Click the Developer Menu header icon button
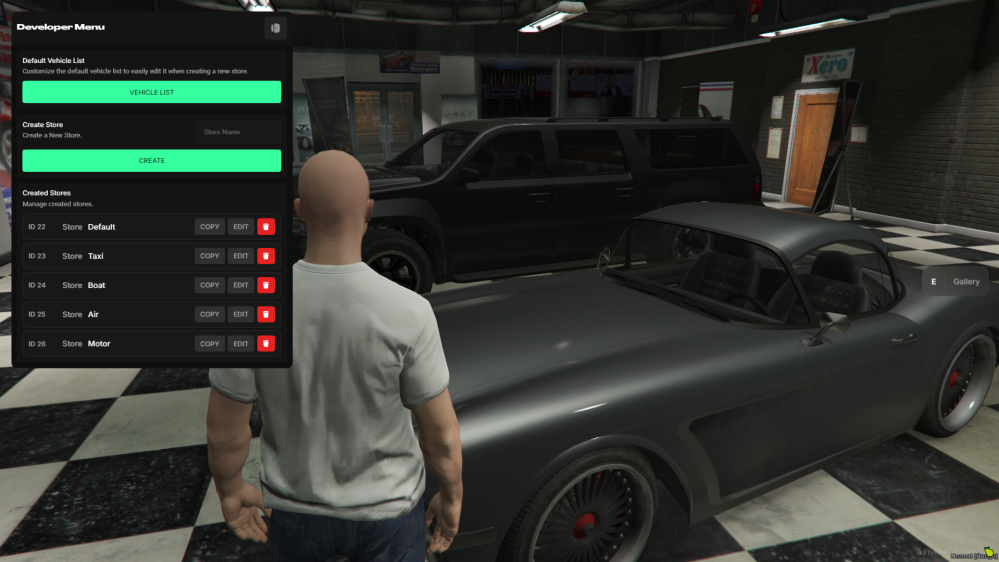Viewport: 999px width, 562px height. click(x=275, y=27)
